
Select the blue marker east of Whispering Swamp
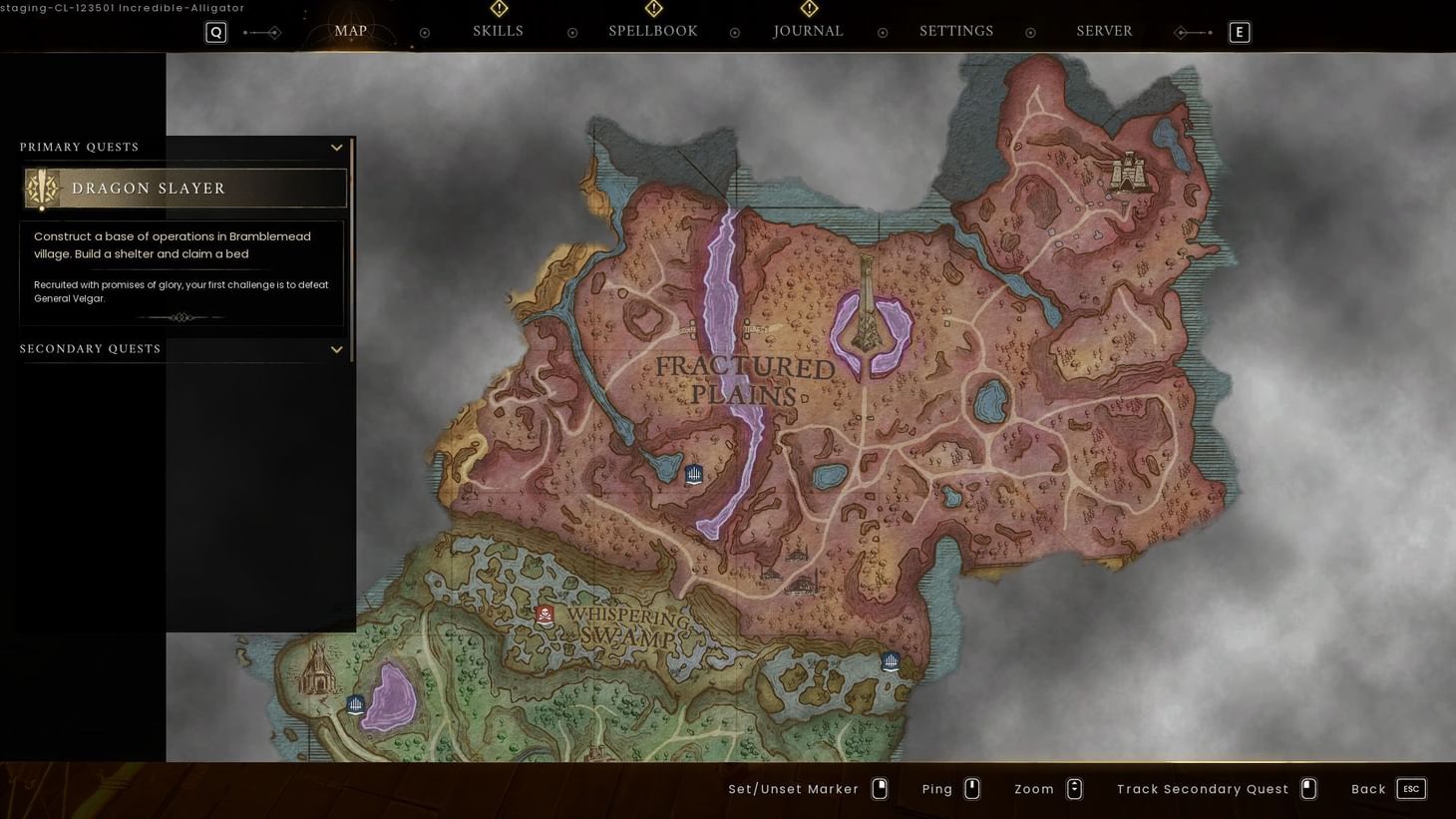(890, 660)
